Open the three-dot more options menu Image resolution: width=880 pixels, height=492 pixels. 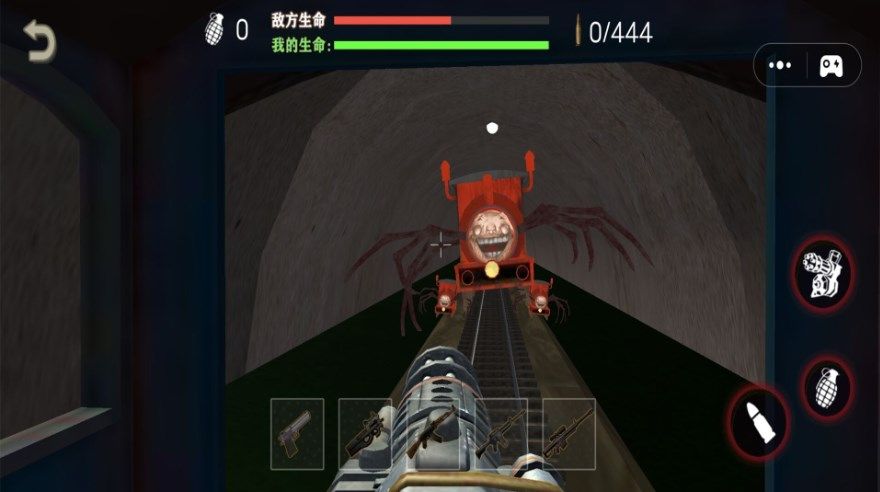(781, 65)
